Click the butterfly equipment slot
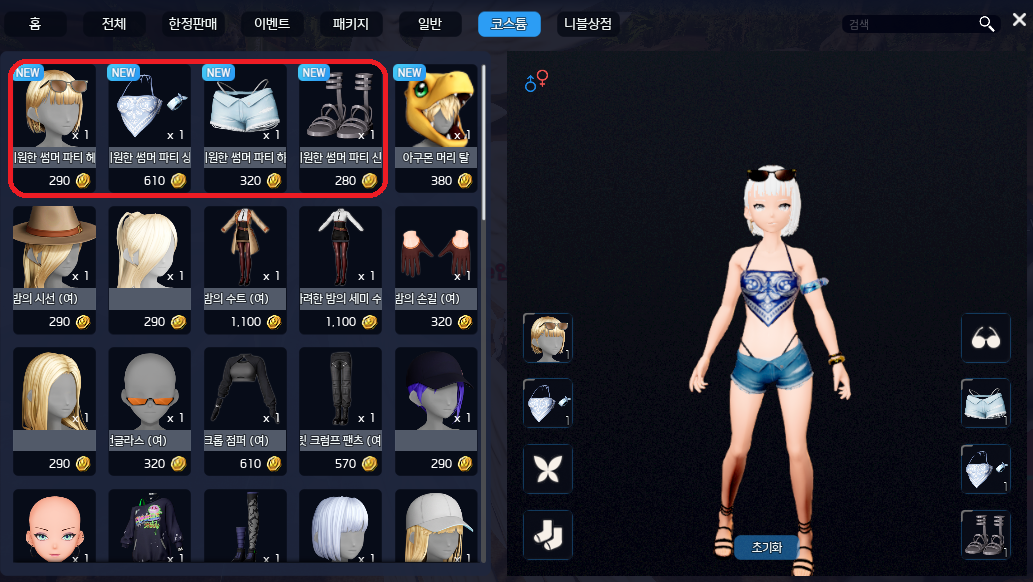The height and width of the screenshot is (582, 1033). tap(548, 469)
